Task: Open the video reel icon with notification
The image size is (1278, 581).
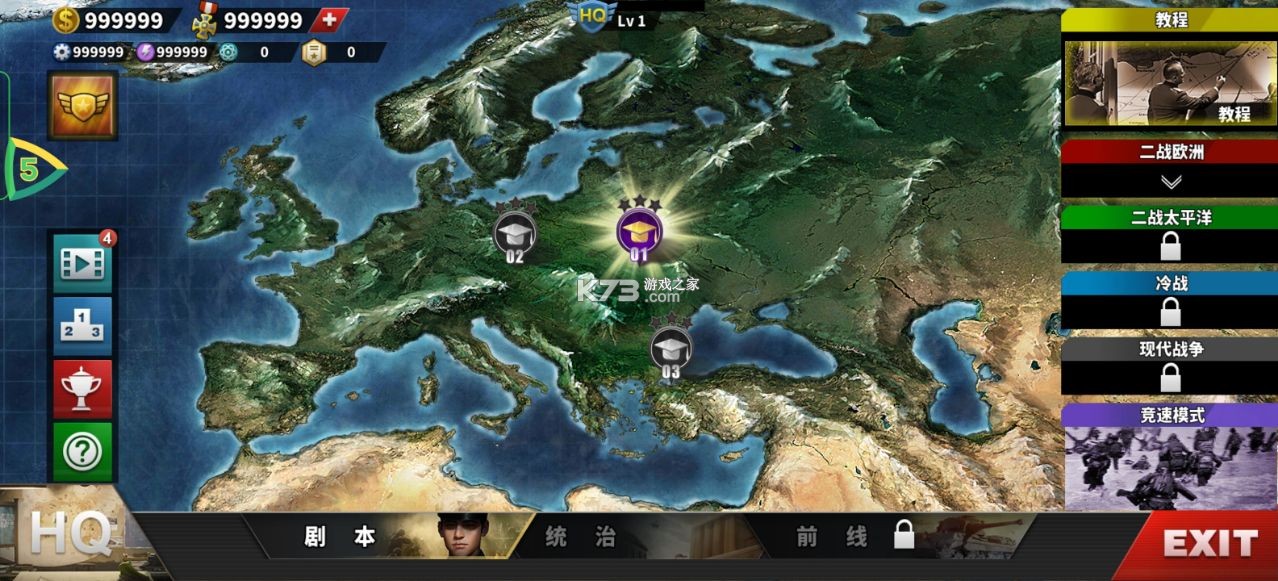Action: click(x=82, y=263)
